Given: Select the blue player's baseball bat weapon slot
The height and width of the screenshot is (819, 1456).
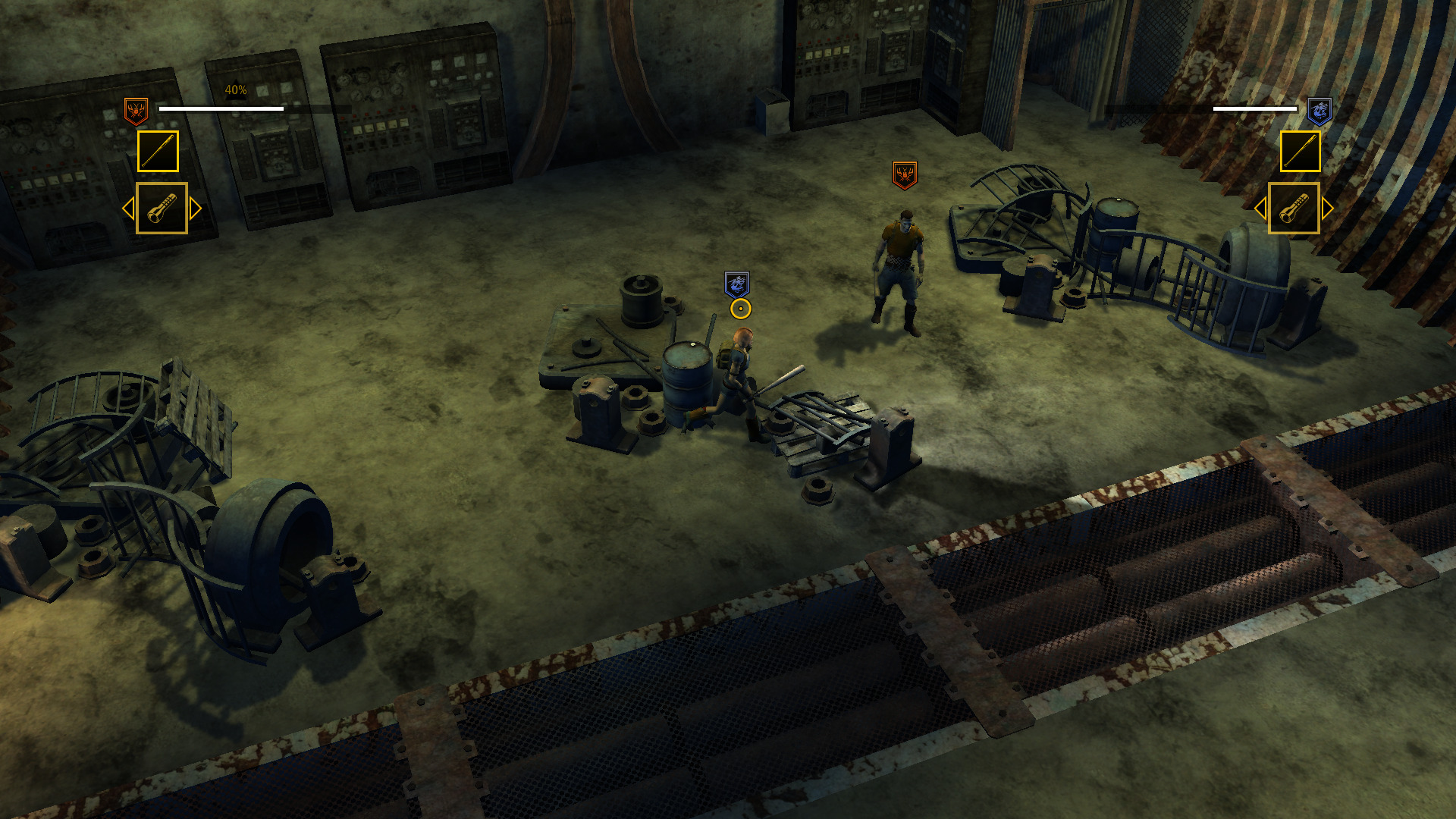Looking at the screenshot, I should coord(1300,151).
